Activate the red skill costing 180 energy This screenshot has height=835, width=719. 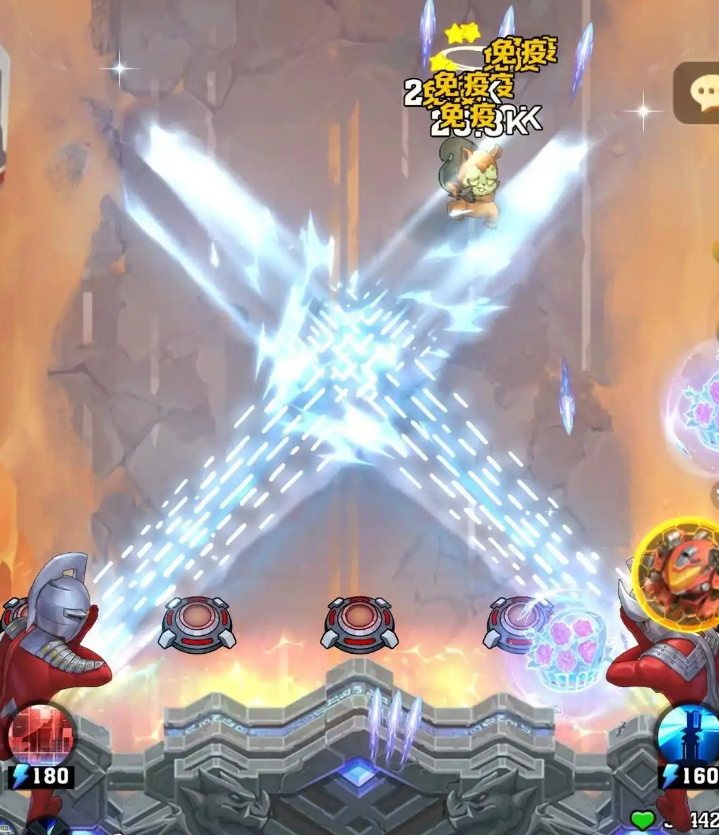[40, 734]
